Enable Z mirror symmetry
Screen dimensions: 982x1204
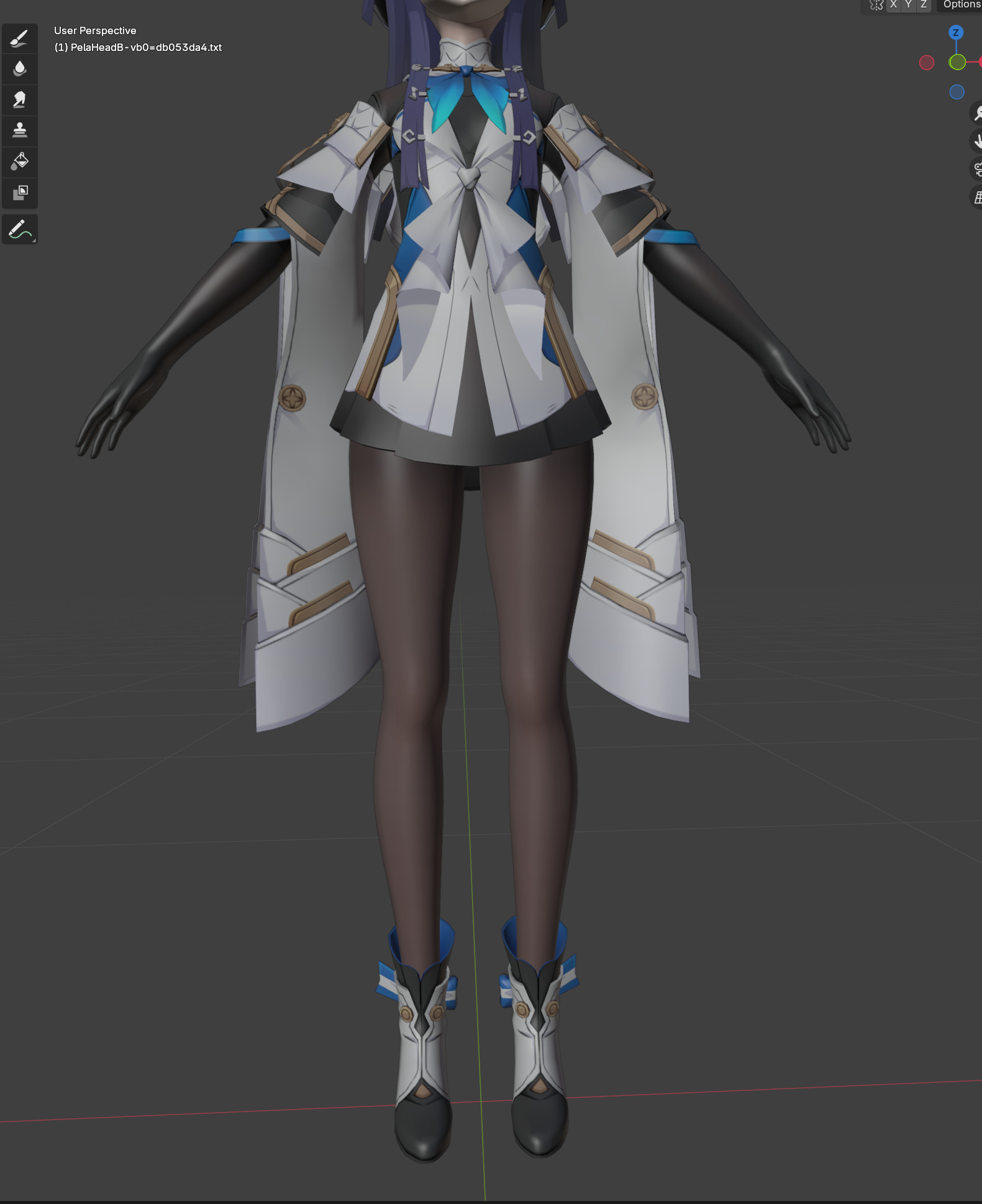[x=923, y=5]
